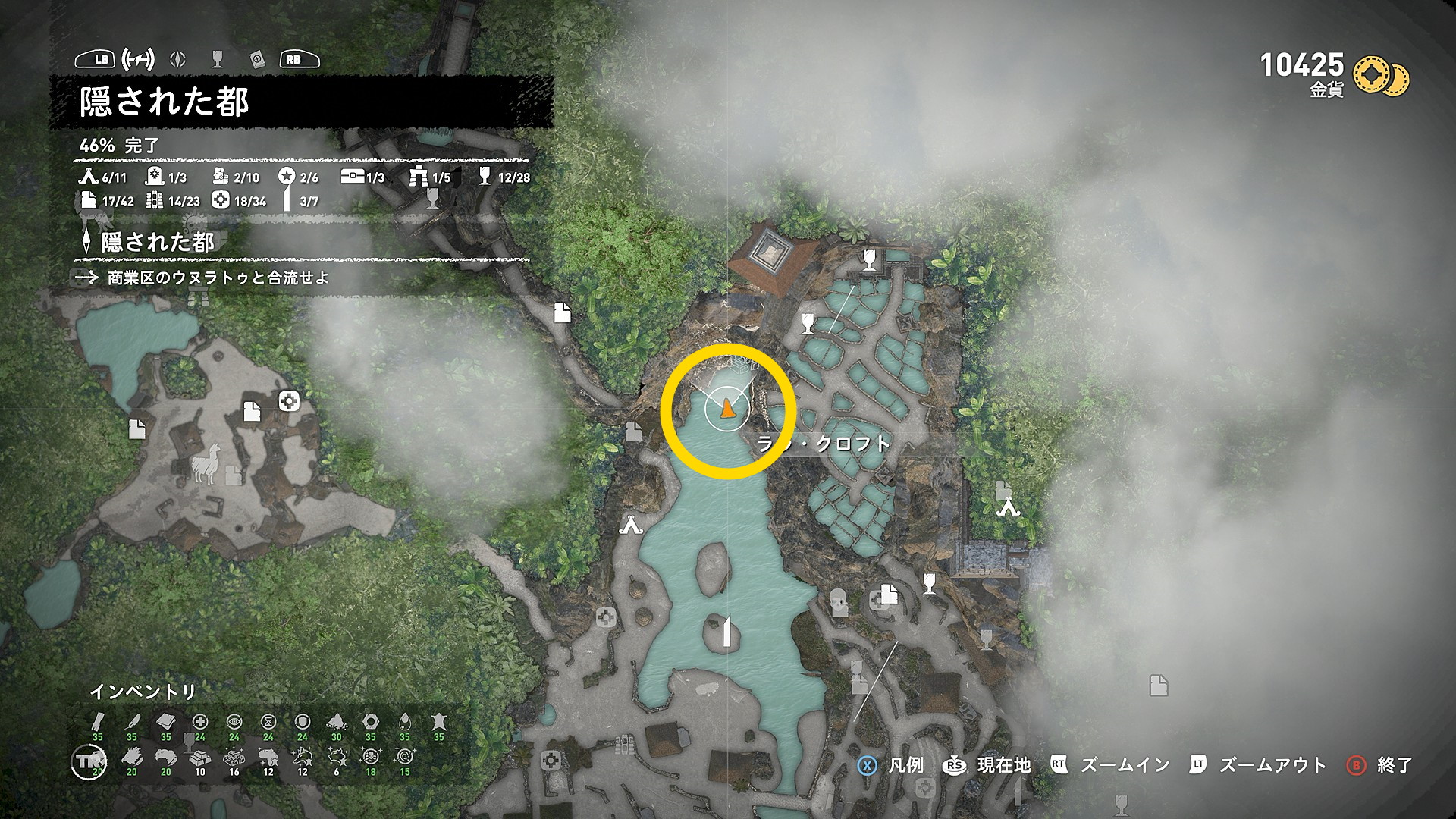This screenshot has width=1456, height=819.
Task: Select the llama marker in the village
Action: pos(205,463)
